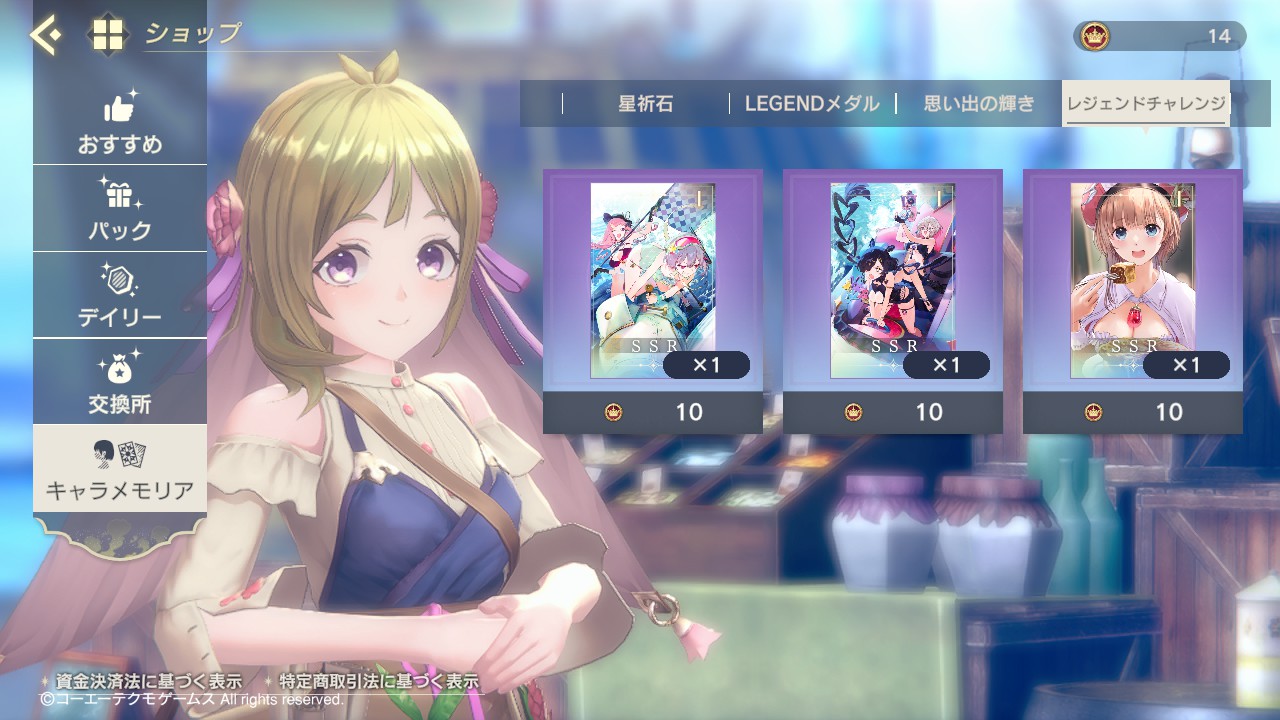Choose the キャラメモリア category
The image size is (1280, 720).
click(x=120, y=470)
